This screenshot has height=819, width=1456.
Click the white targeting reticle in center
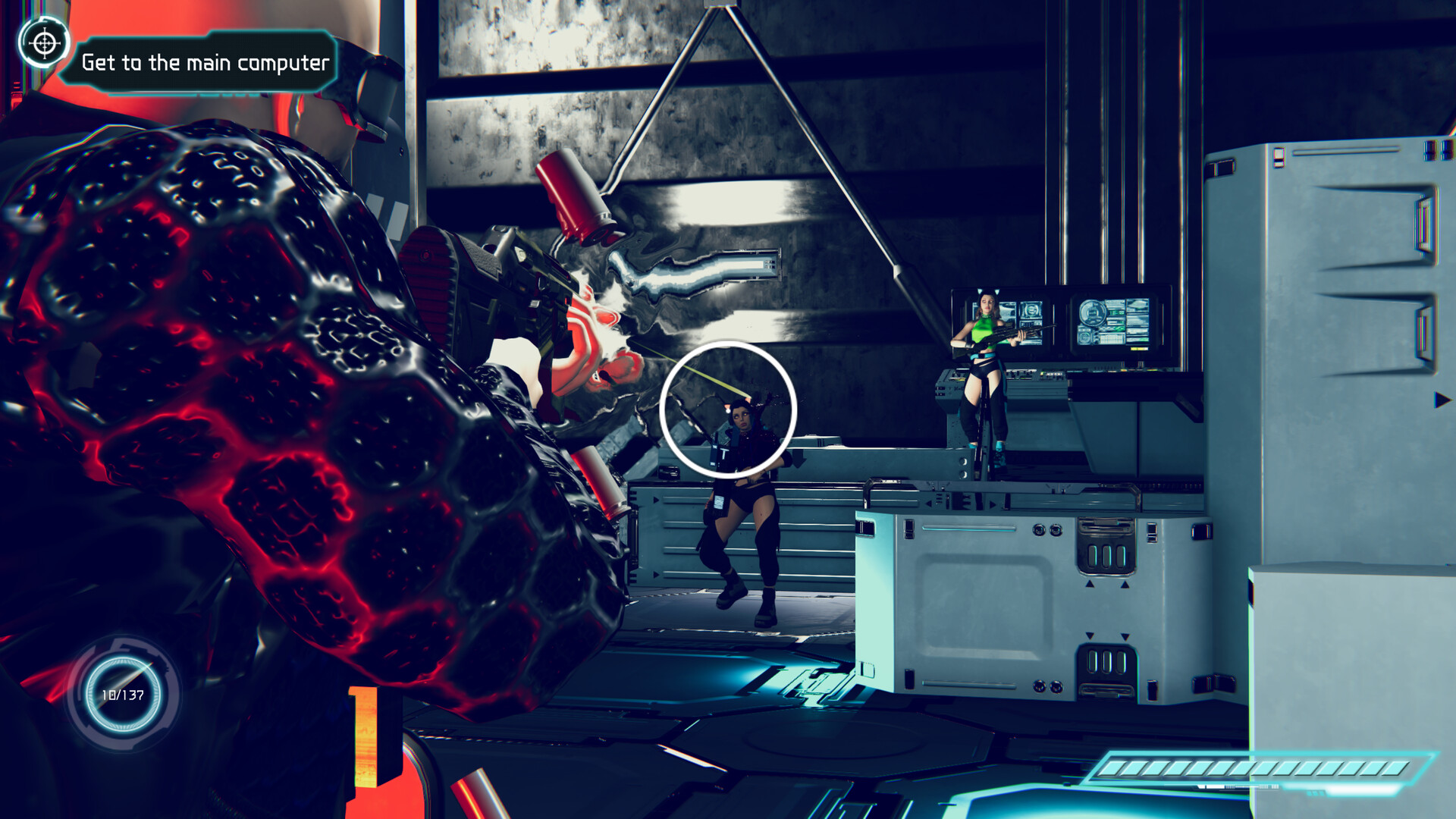click(x=730, y=409)
